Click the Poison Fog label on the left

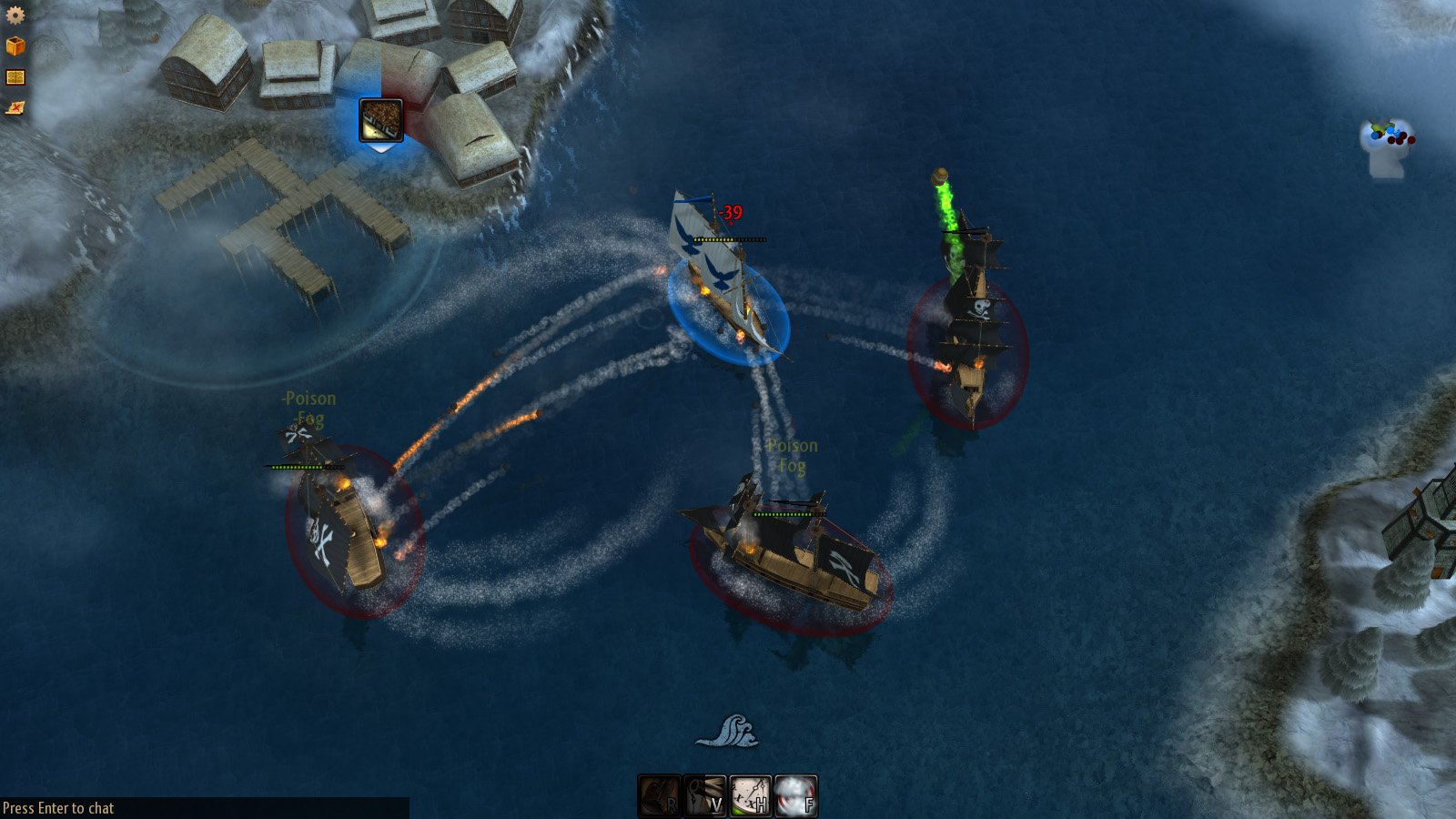click(x=308, y=408)
